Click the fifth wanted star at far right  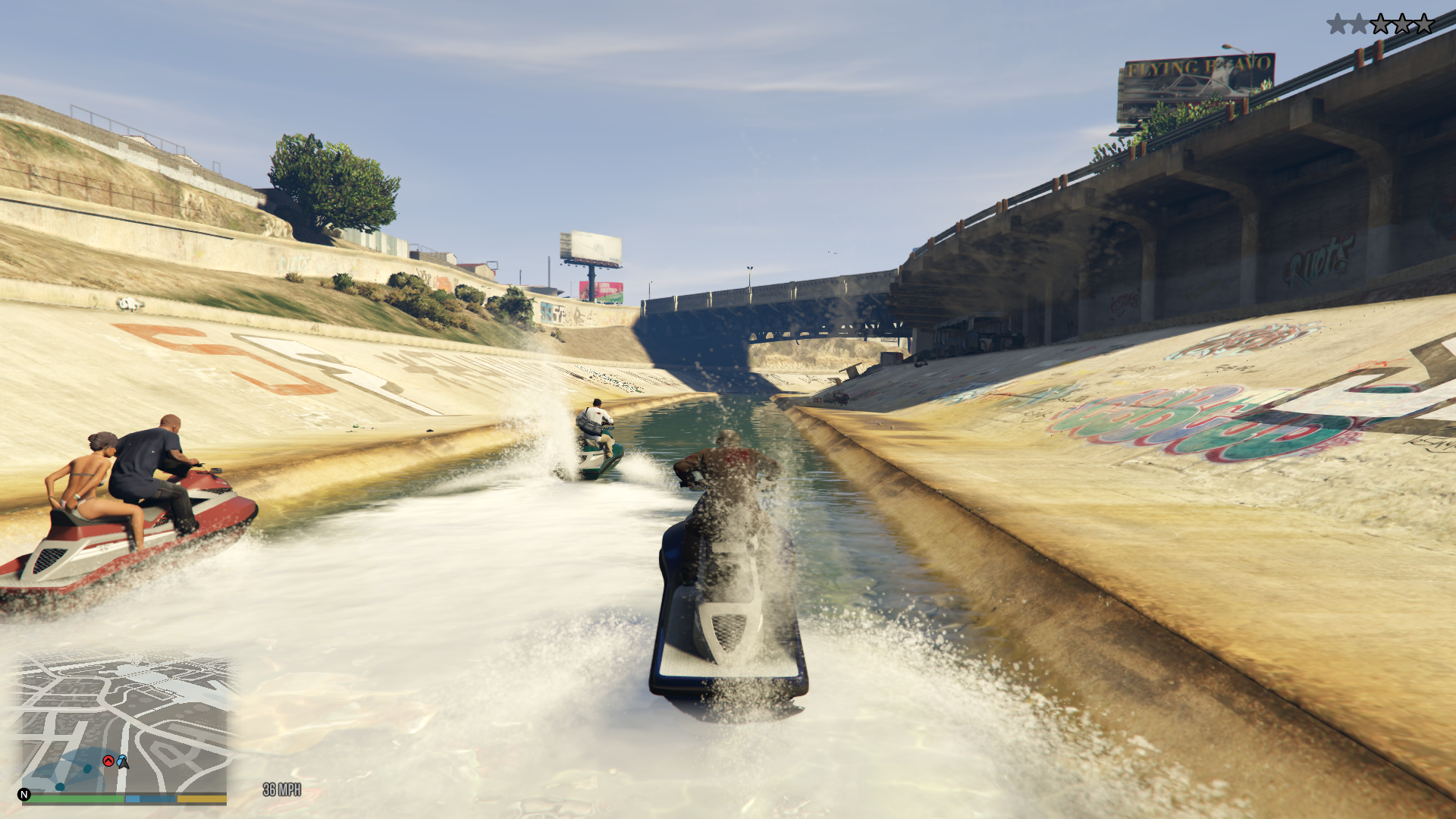(x=1424, y=24)
